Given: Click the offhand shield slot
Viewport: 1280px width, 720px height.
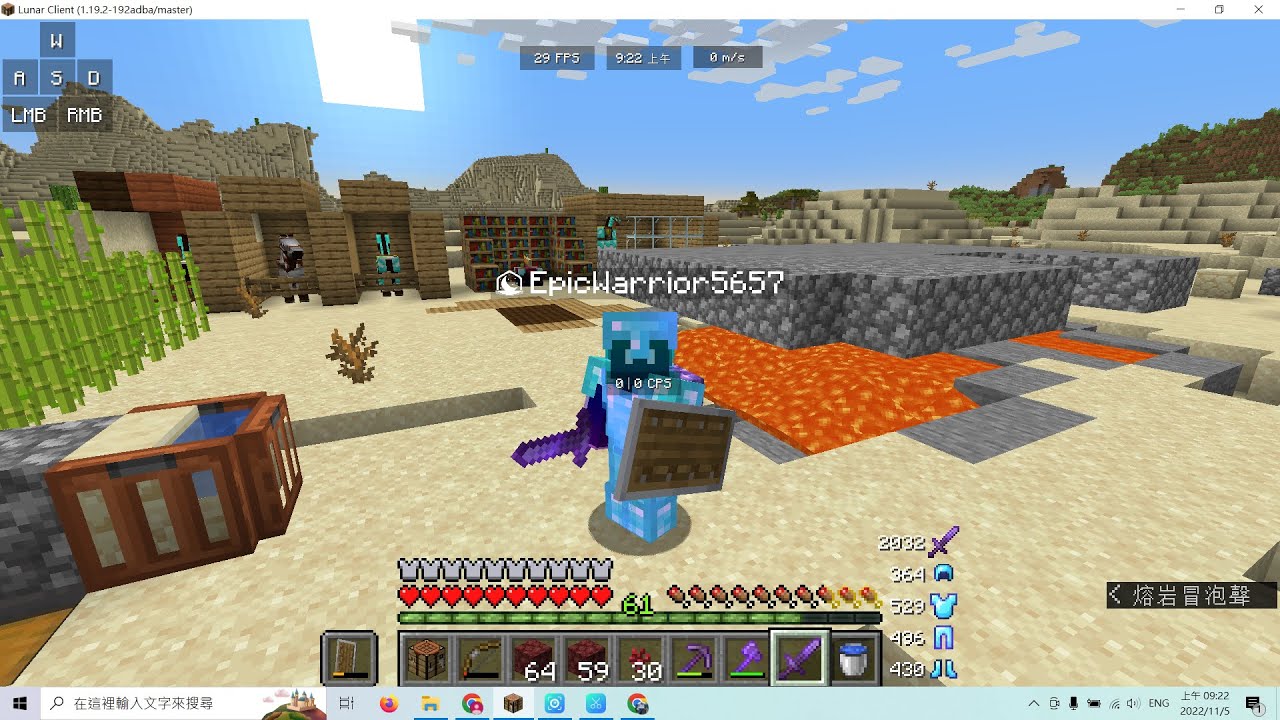Looking at the screenshot, I should 349,659.
